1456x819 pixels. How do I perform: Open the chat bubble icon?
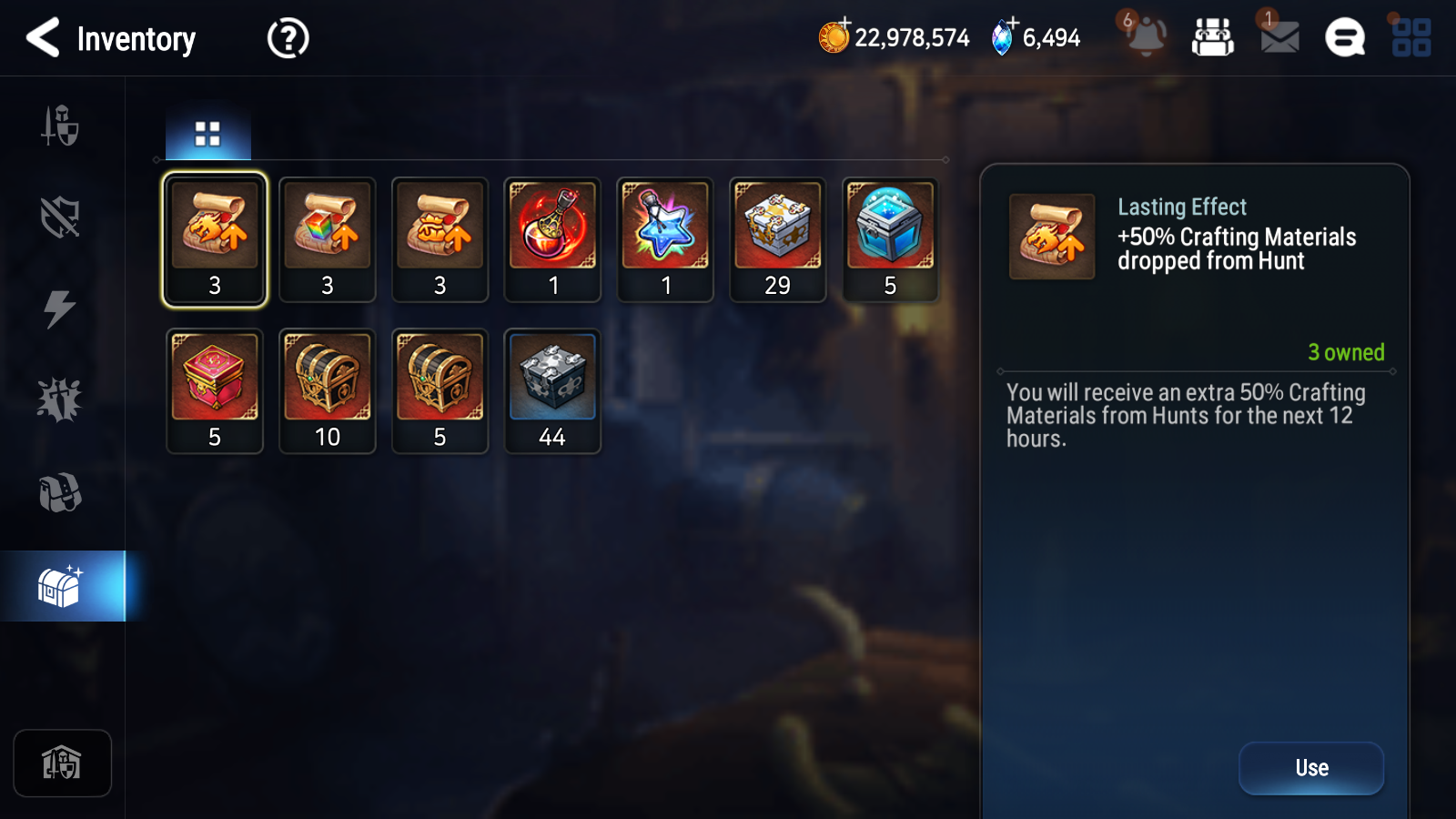(x=1344, y=37)
